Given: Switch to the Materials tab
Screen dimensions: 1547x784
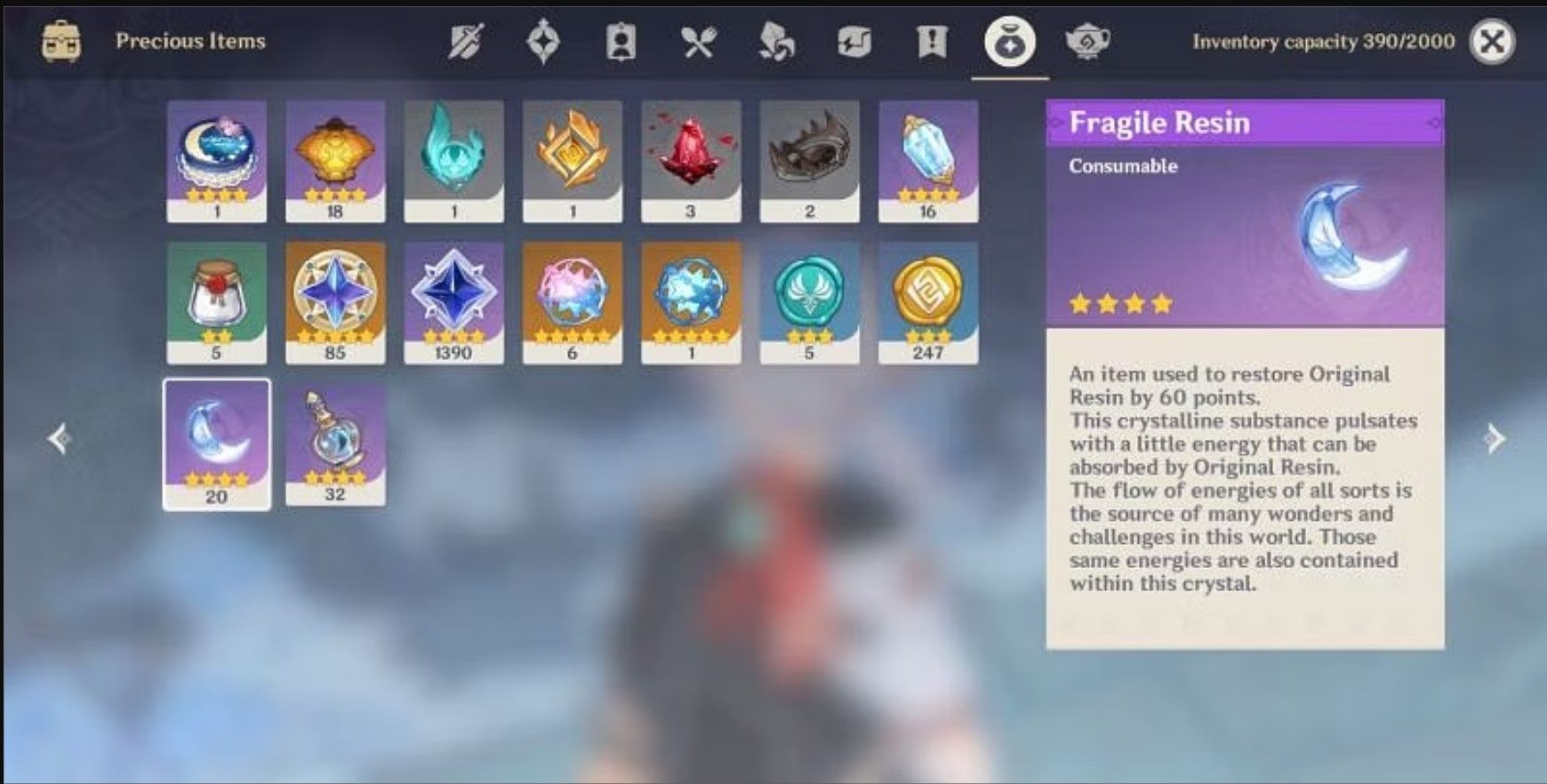Looking at the screenshot, I should coord(776,39).
